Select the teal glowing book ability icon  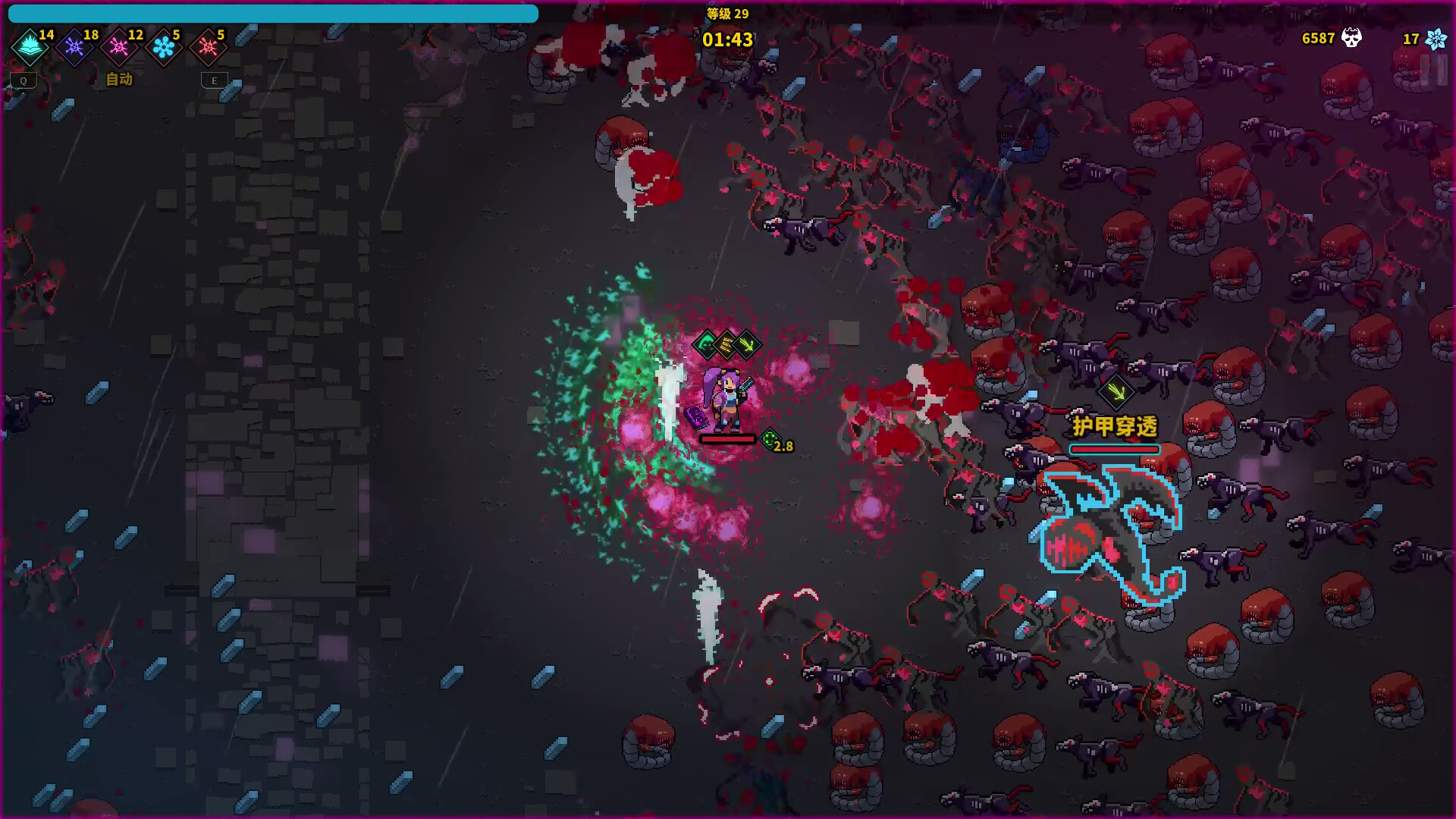point(30,48)
